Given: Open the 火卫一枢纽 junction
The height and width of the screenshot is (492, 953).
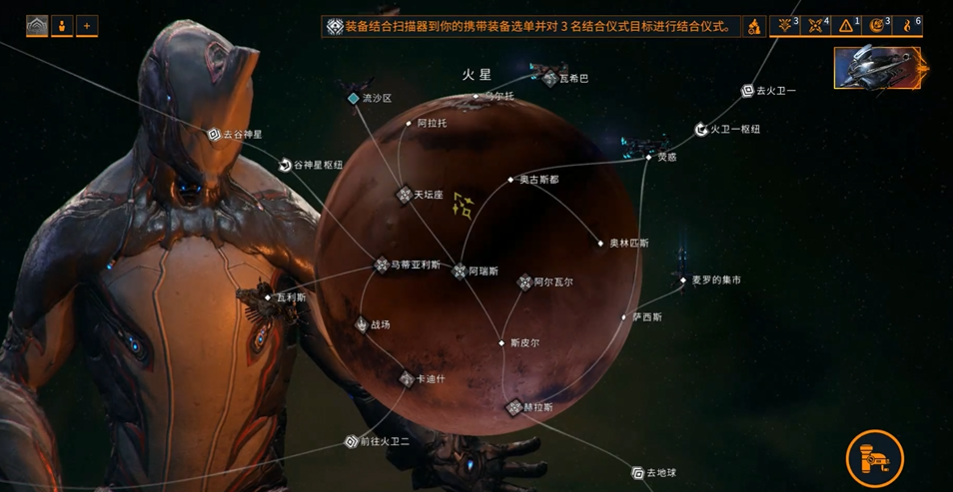Looking at the screenshot, I should [702, 129].
